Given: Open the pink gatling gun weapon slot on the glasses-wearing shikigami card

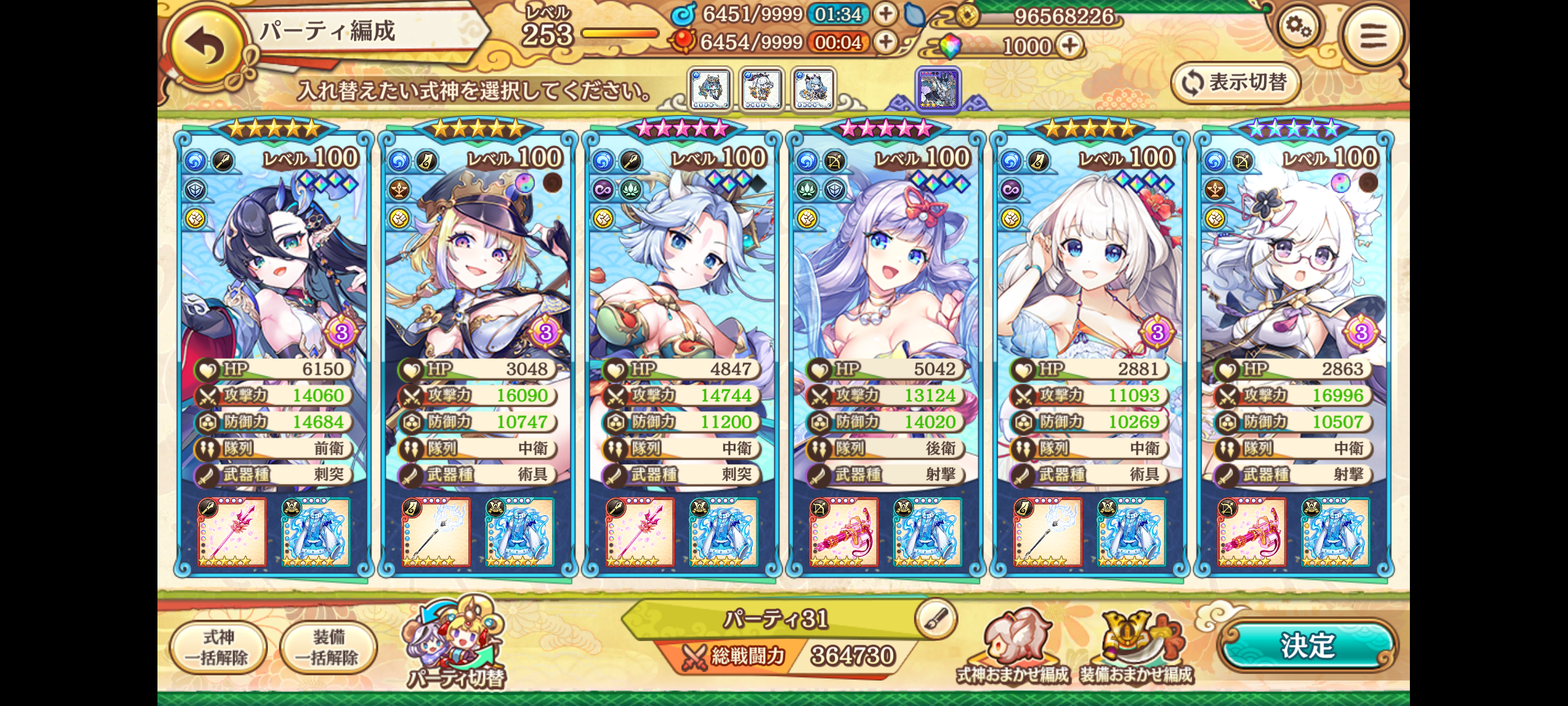Looking at the screenshot, I should [1251, 532].
